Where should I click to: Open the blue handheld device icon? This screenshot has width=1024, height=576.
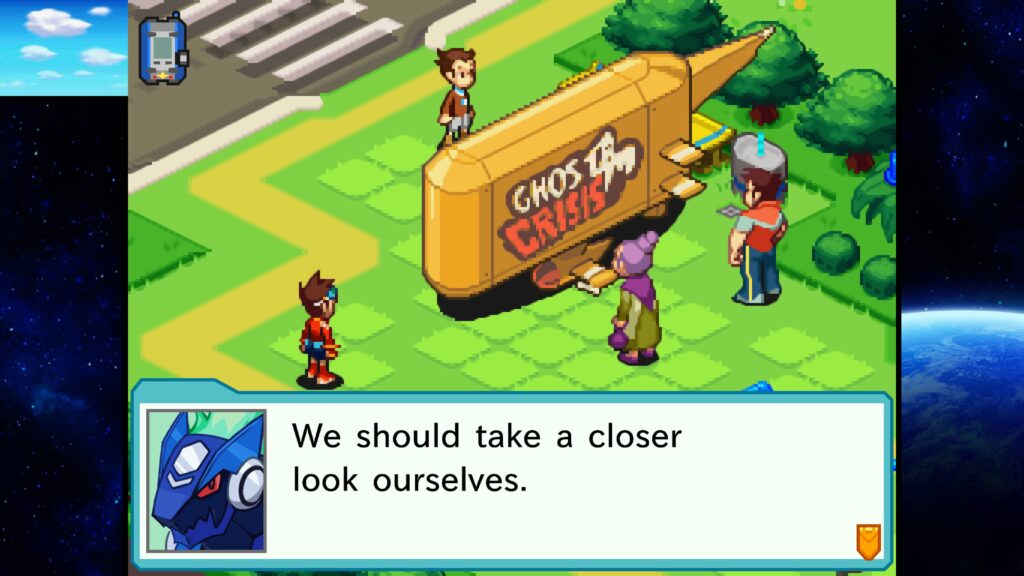pos(161,49)
